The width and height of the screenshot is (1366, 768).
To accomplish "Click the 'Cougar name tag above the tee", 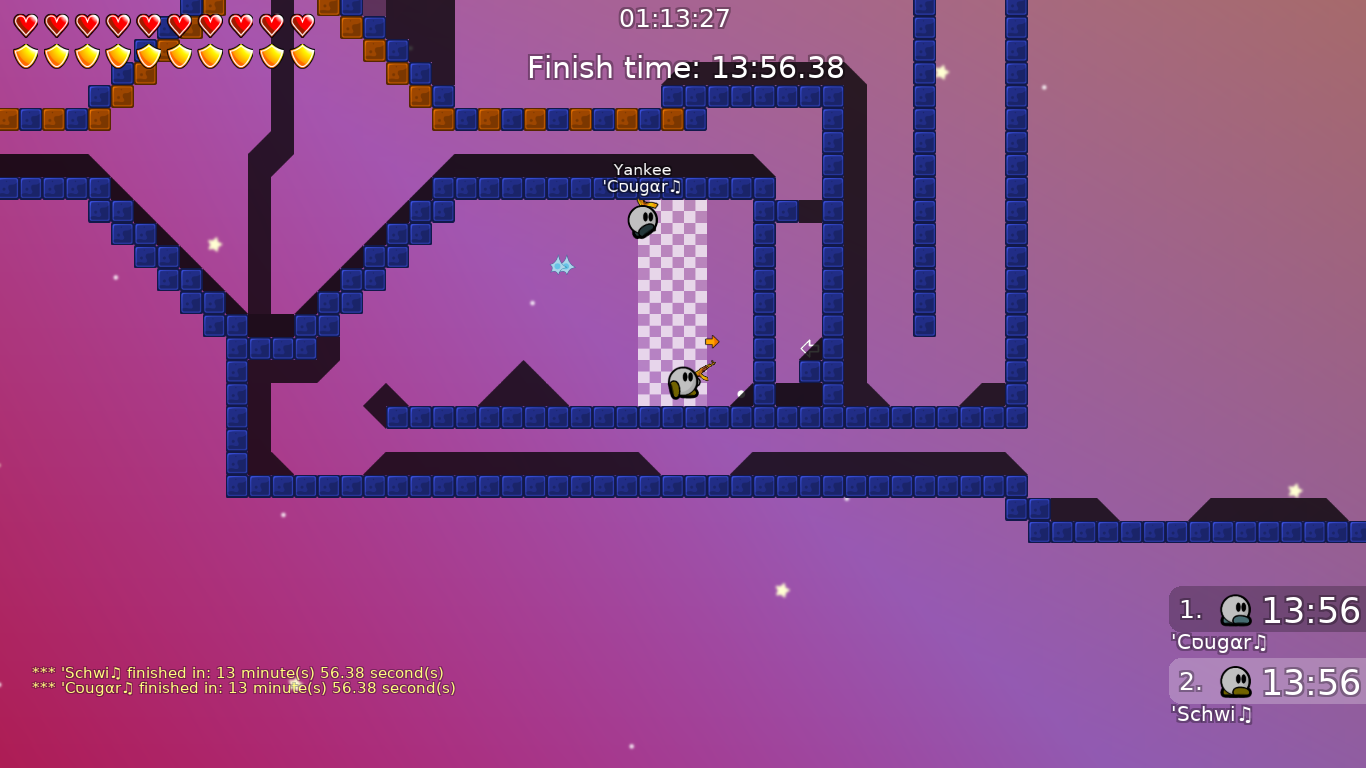I will tap(641, 186).
